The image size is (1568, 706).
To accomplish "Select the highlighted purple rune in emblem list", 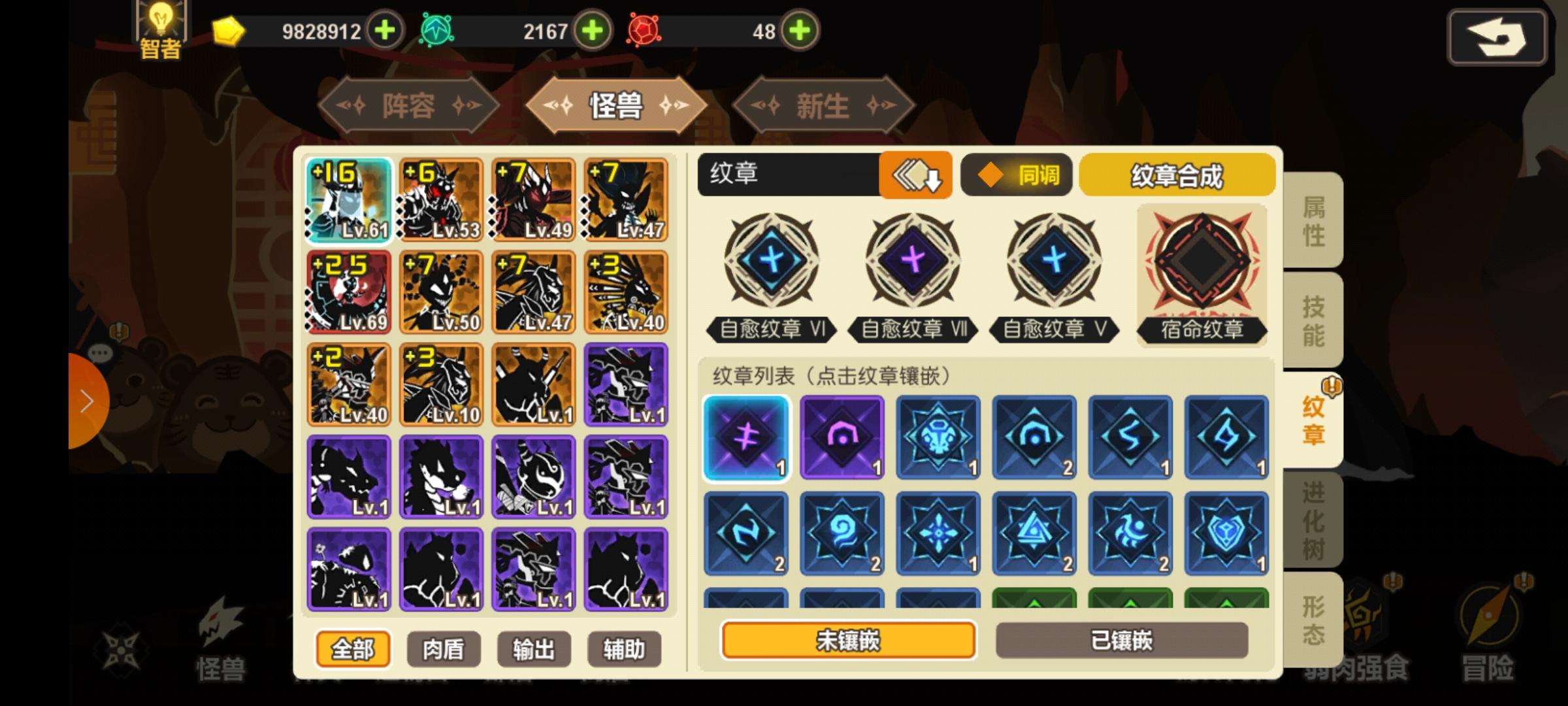I will 747,437.
